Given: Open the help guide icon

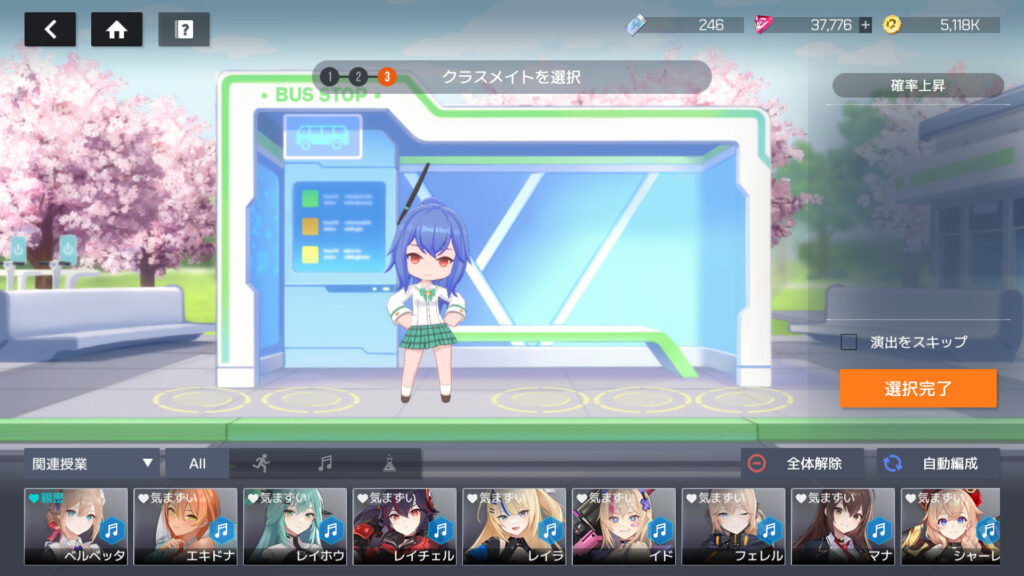Looking at the screenshot, I should coord(184,29).
